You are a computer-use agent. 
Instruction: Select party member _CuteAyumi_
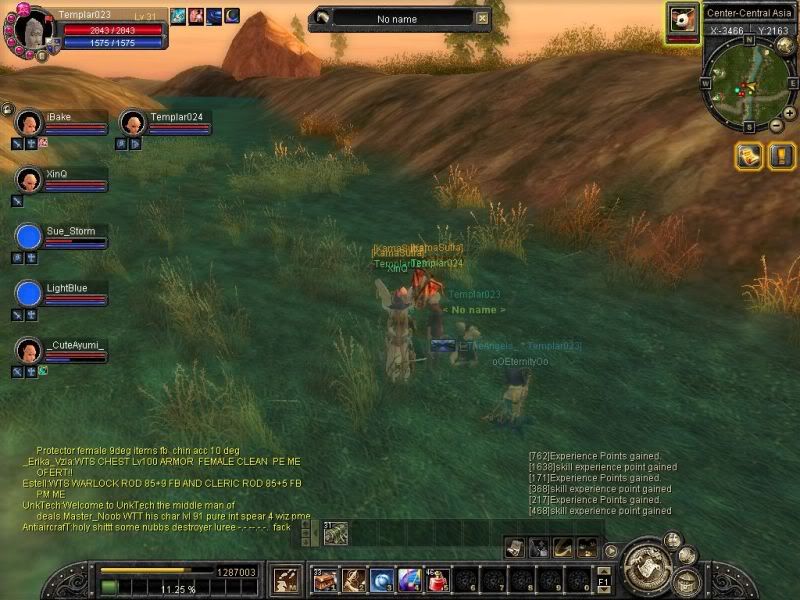point(28,351)
